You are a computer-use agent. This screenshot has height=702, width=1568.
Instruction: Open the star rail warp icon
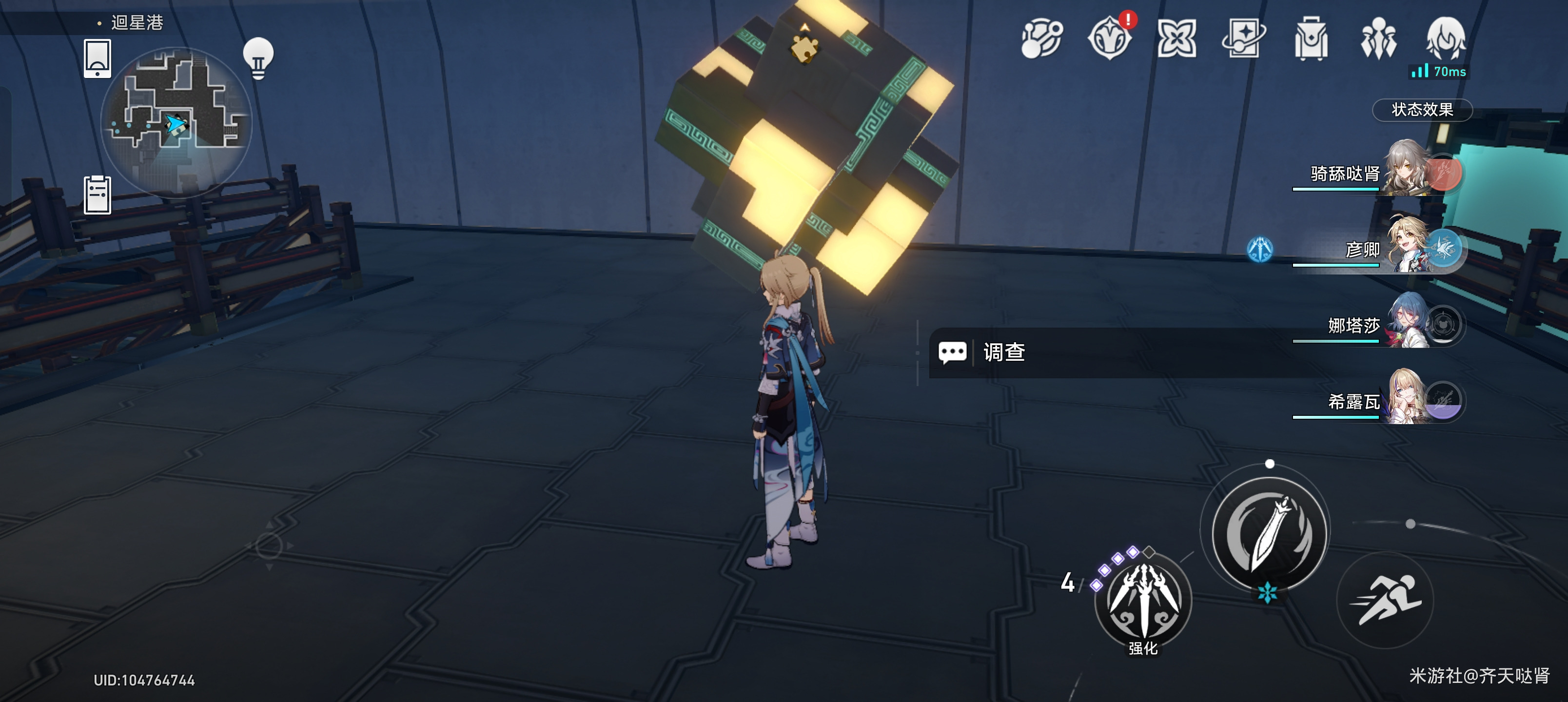tap(1244, 39)
